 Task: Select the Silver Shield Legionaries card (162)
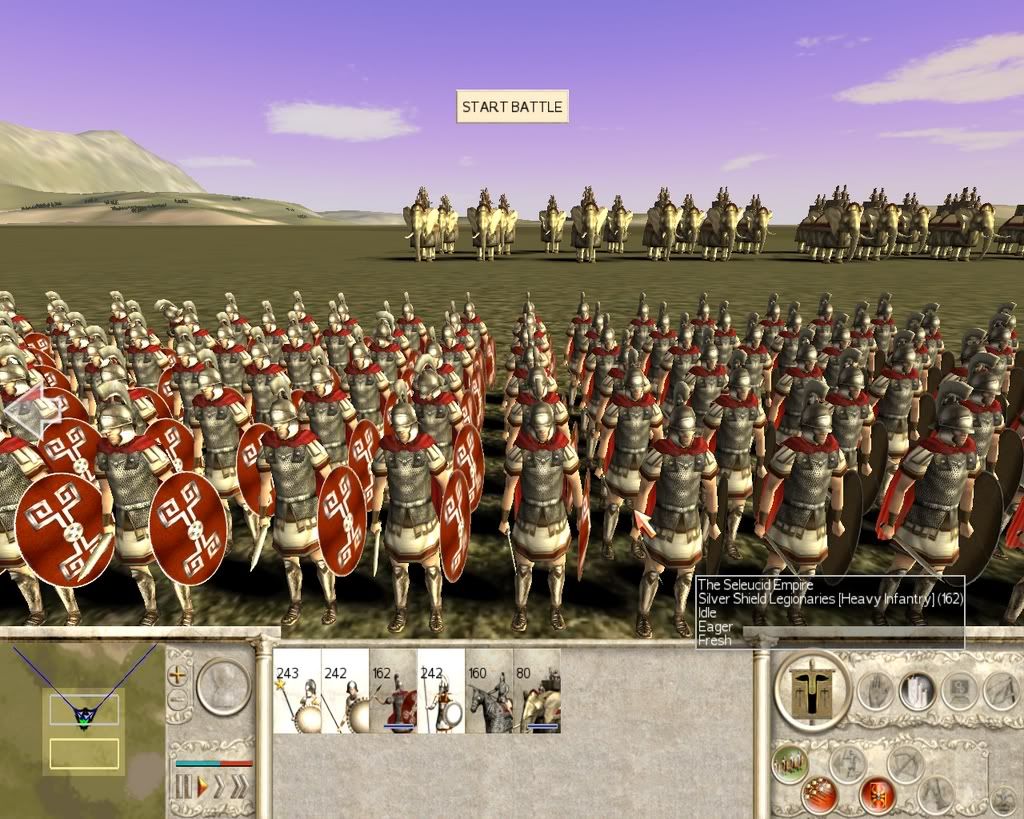pos(393,691)
